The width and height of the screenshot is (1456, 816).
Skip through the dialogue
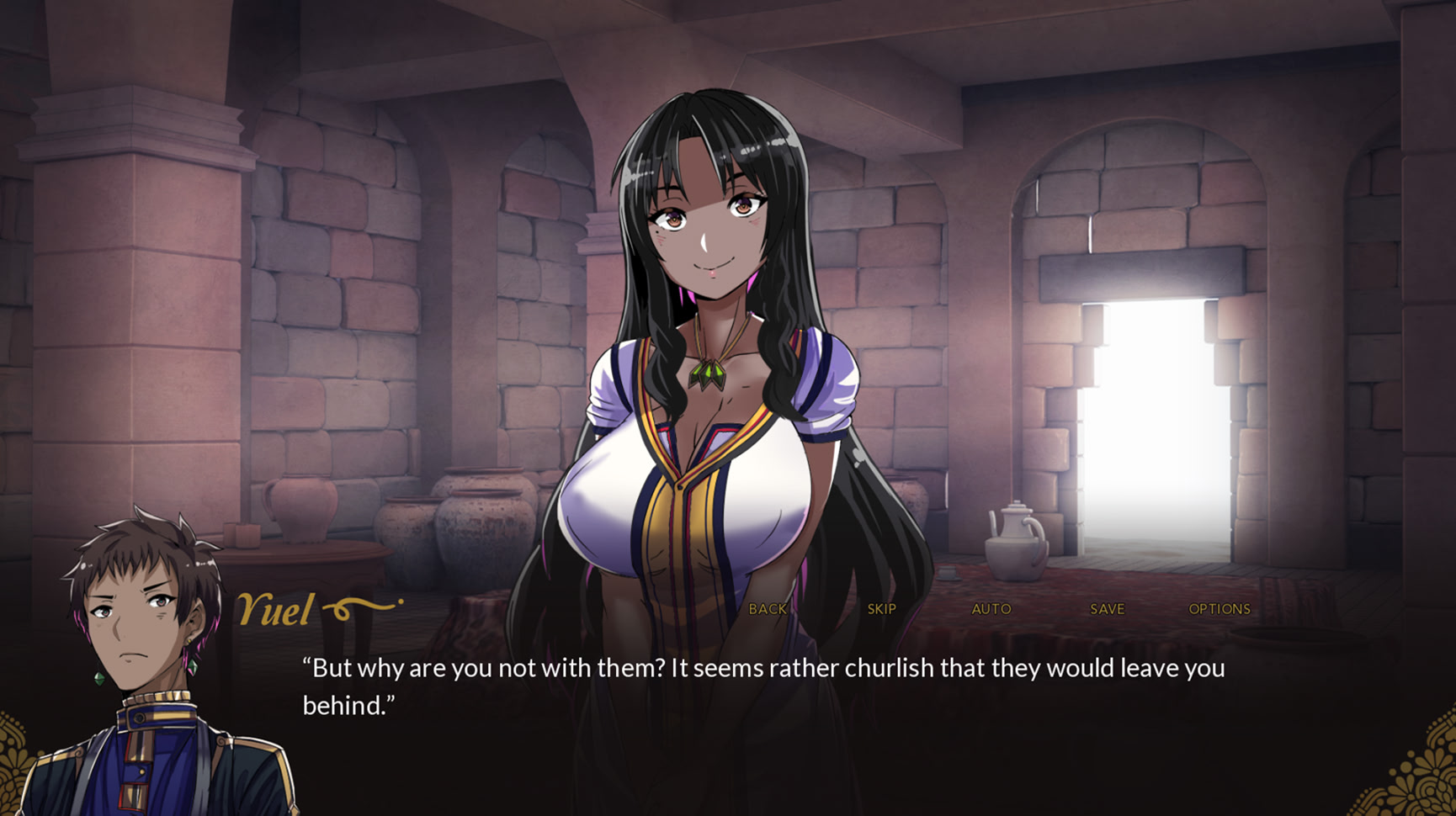coord(881,609)
